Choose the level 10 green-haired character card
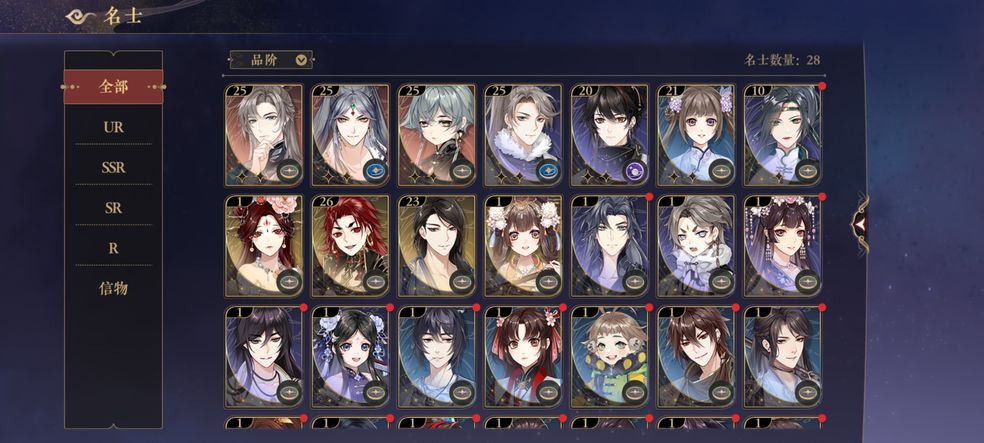 point(782,135)
